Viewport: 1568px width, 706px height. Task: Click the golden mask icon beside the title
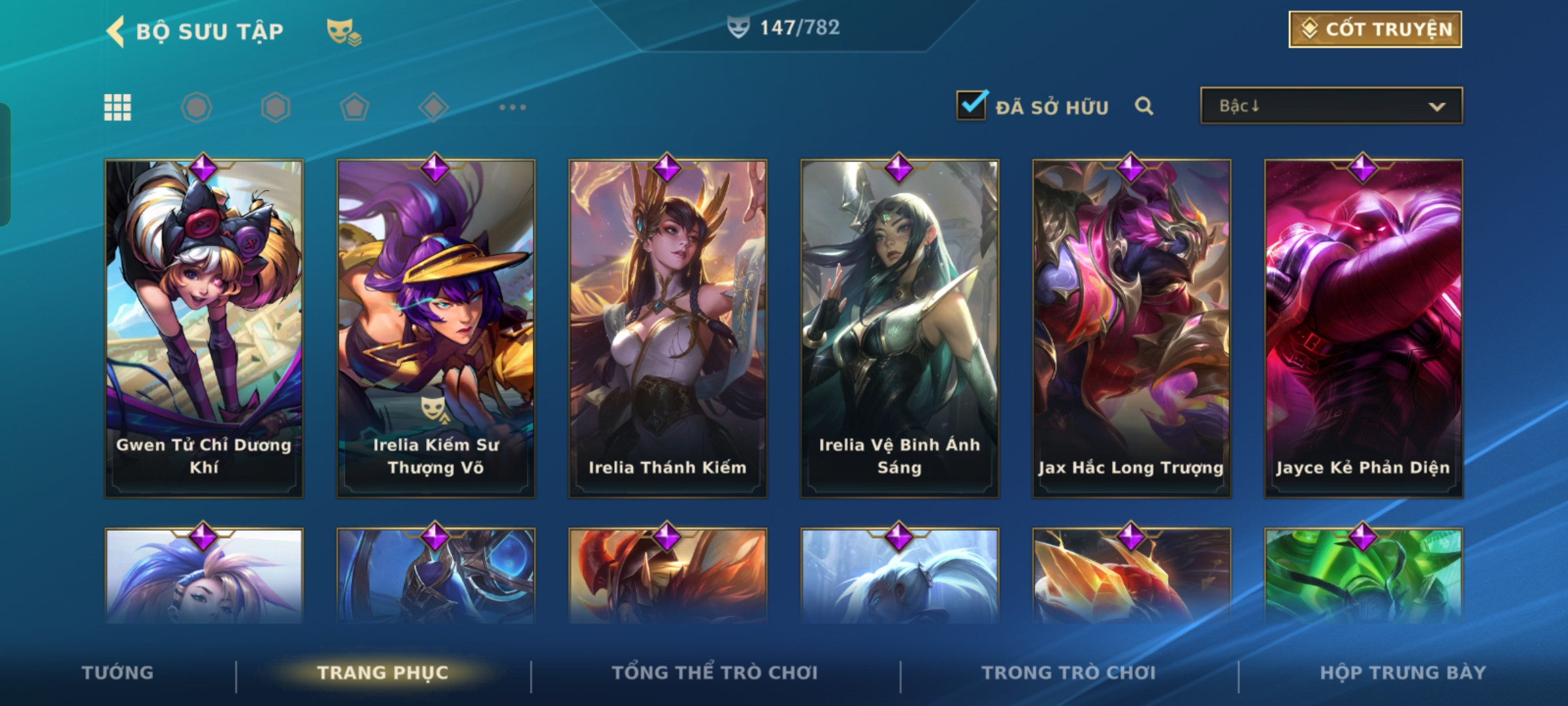[x=344, y=32]
